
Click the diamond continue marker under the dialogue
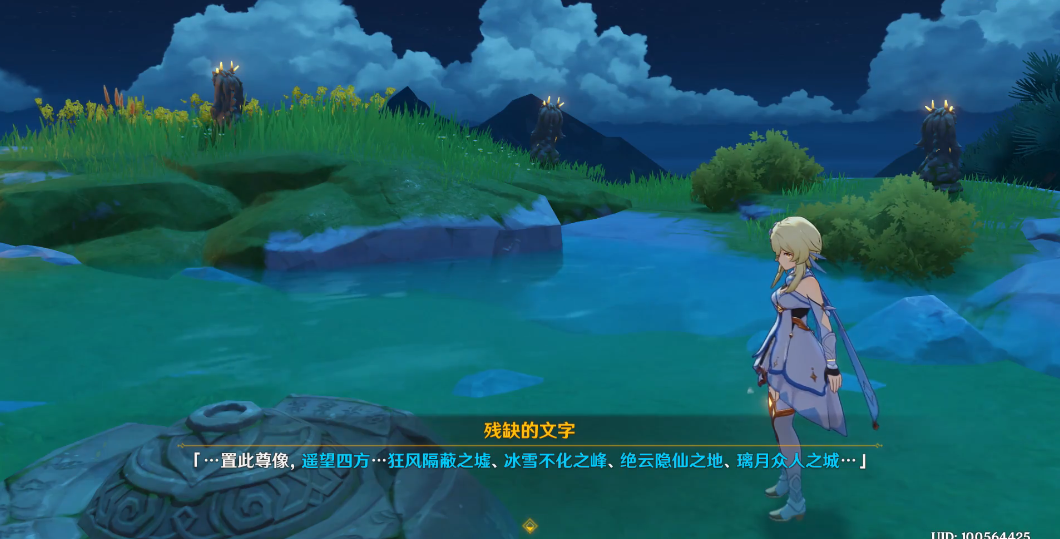[530, 525]
